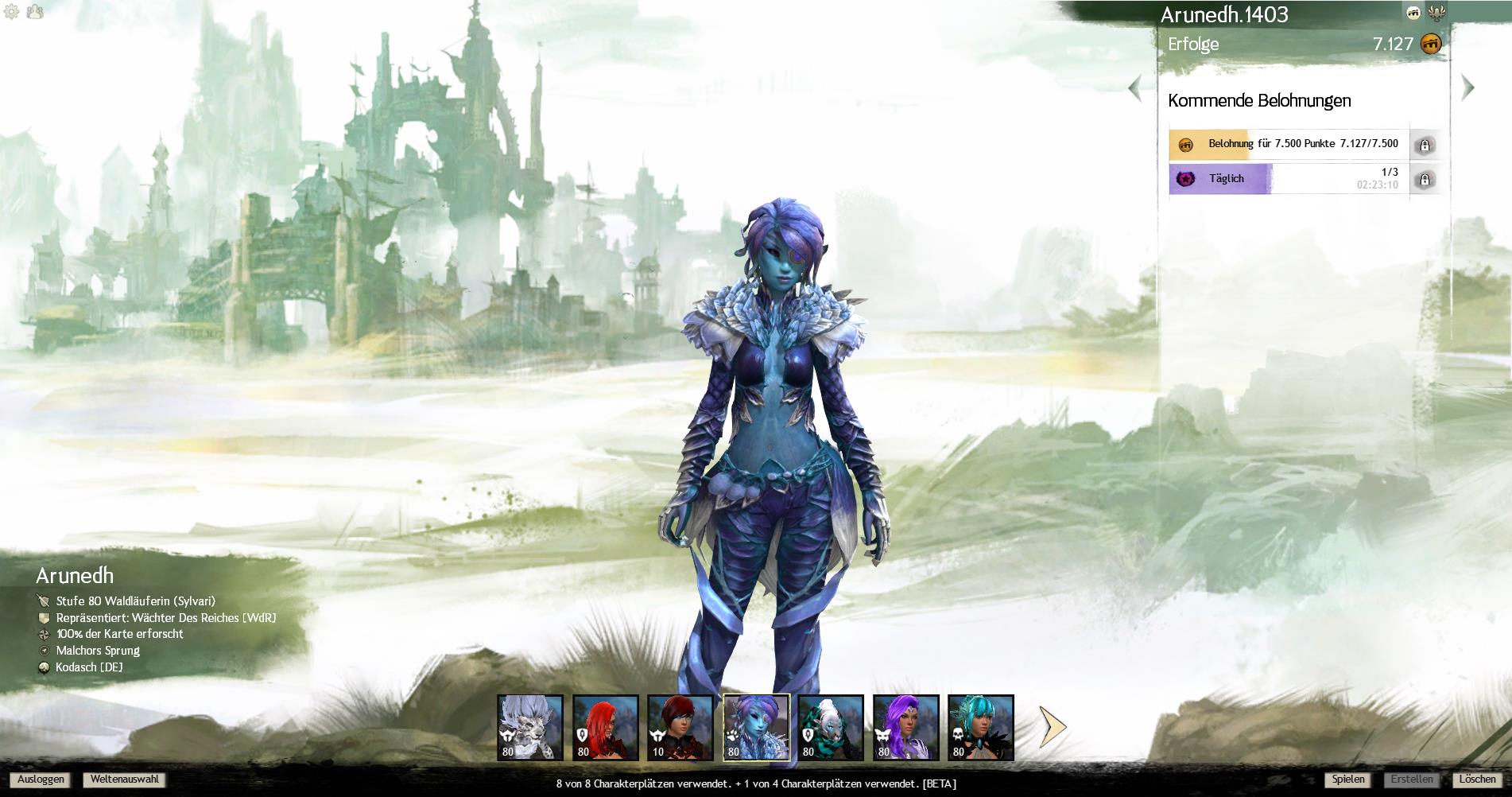Go to the next rewards panel page

[1467, 87]
